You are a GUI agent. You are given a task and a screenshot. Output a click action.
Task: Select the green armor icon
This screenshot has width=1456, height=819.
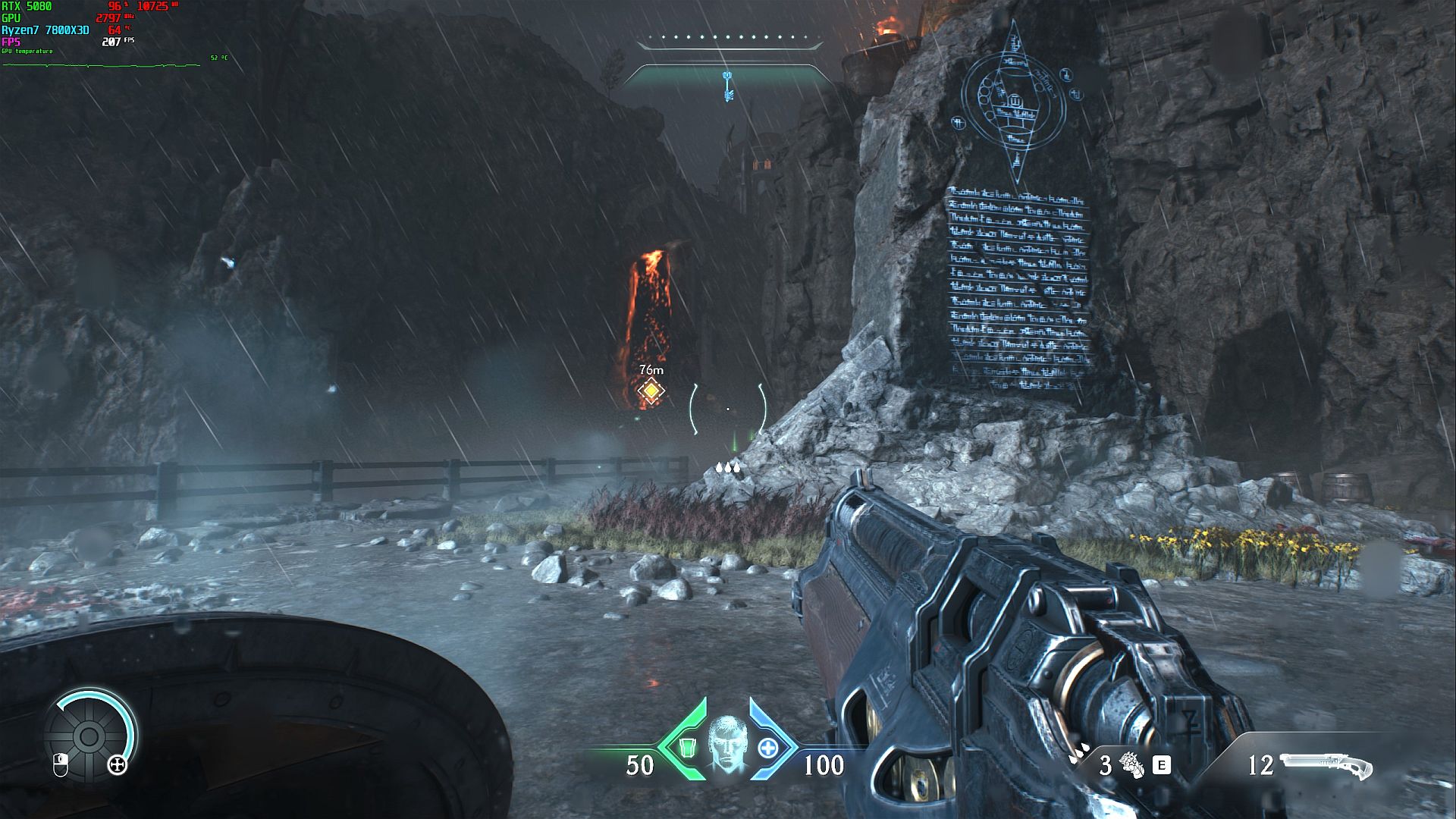point(687,748)
